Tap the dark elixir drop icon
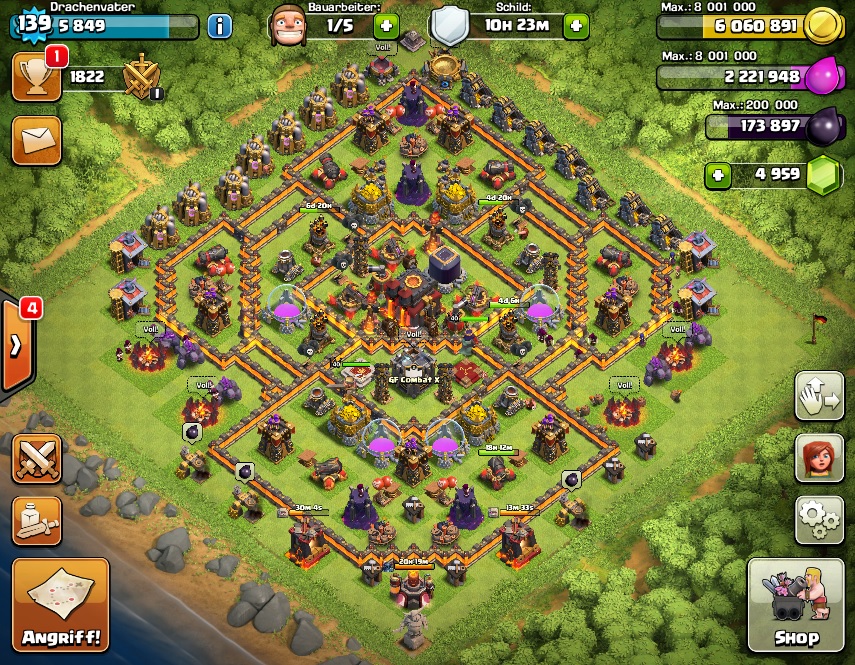 [x=823, y=126]
